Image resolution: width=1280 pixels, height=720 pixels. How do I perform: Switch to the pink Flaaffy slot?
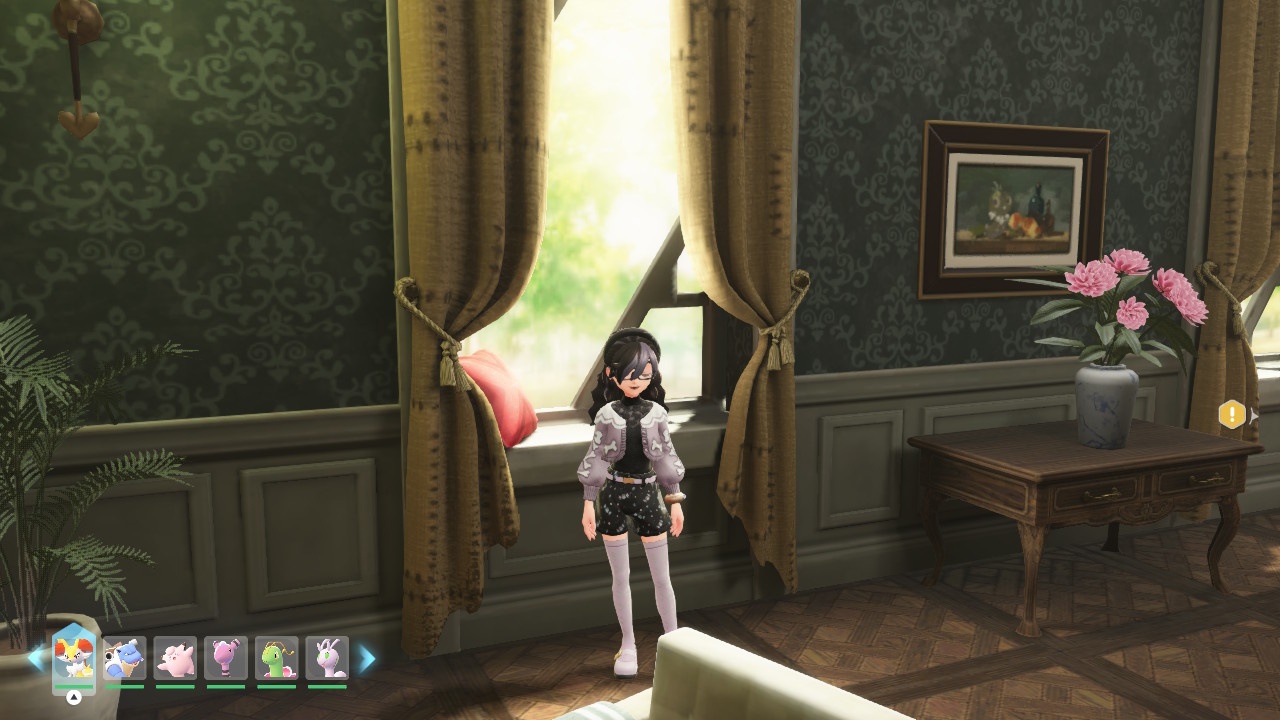point(226,659)
